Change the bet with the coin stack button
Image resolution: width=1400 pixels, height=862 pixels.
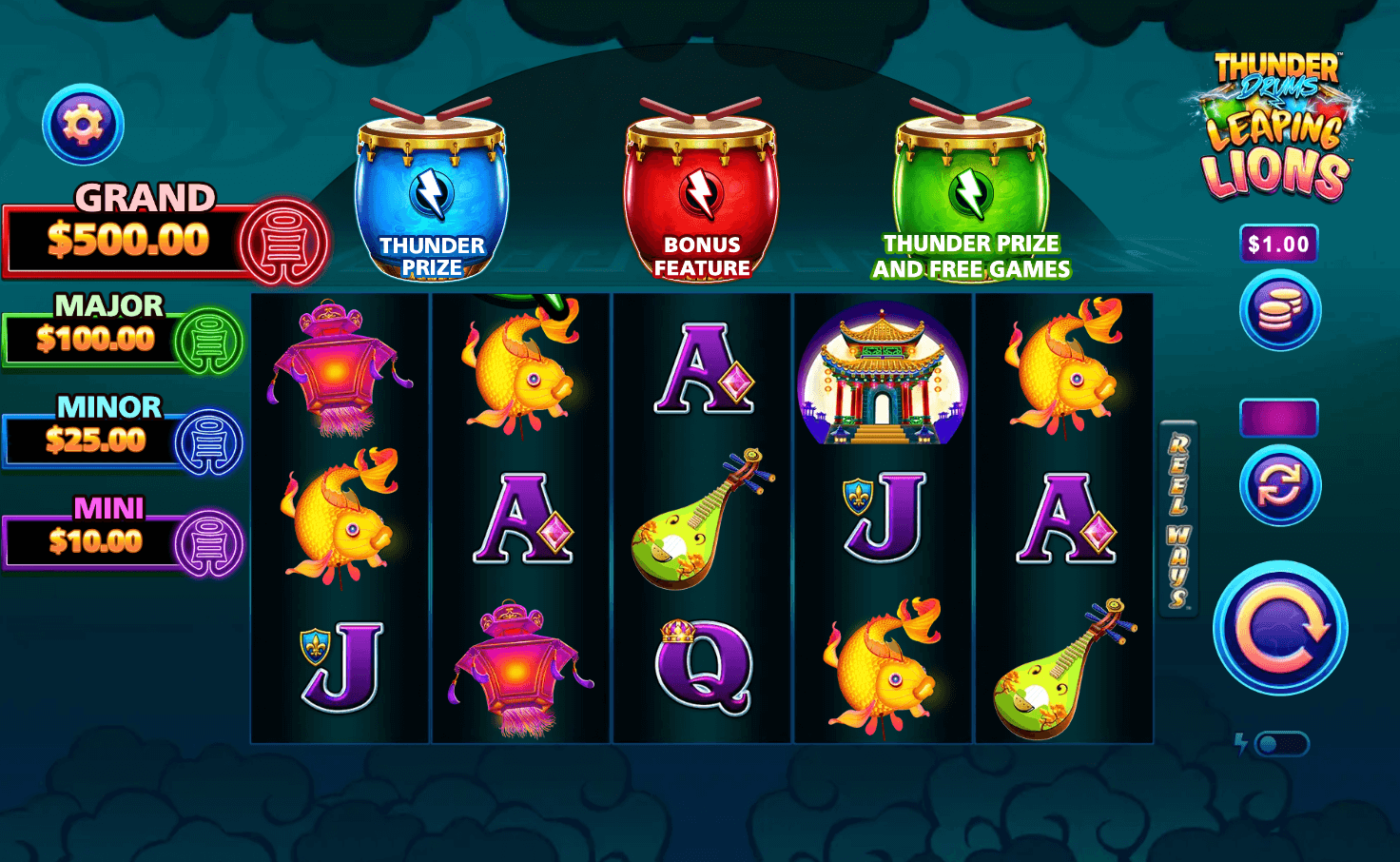1279,311
